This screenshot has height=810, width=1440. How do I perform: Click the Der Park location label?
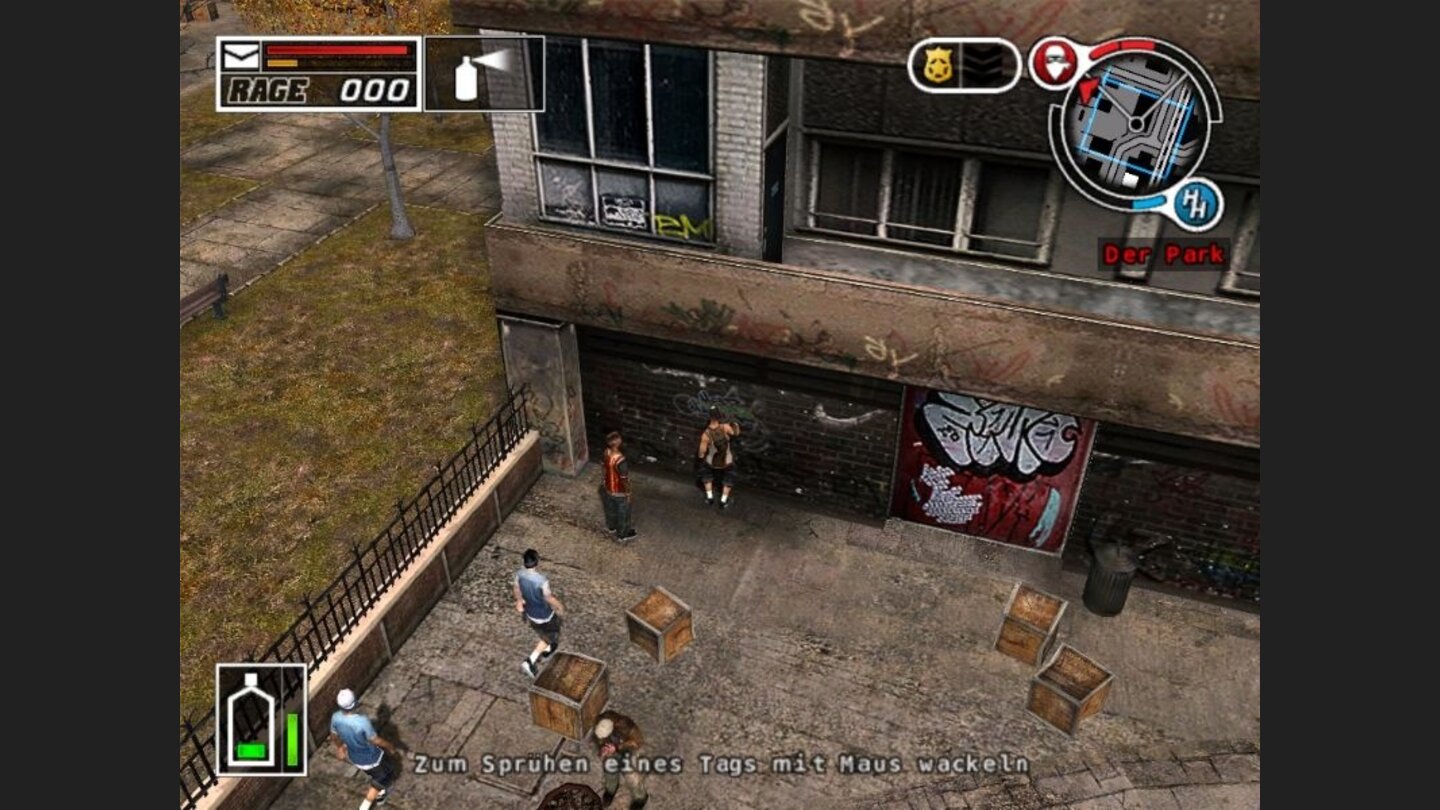point(1162,254)
